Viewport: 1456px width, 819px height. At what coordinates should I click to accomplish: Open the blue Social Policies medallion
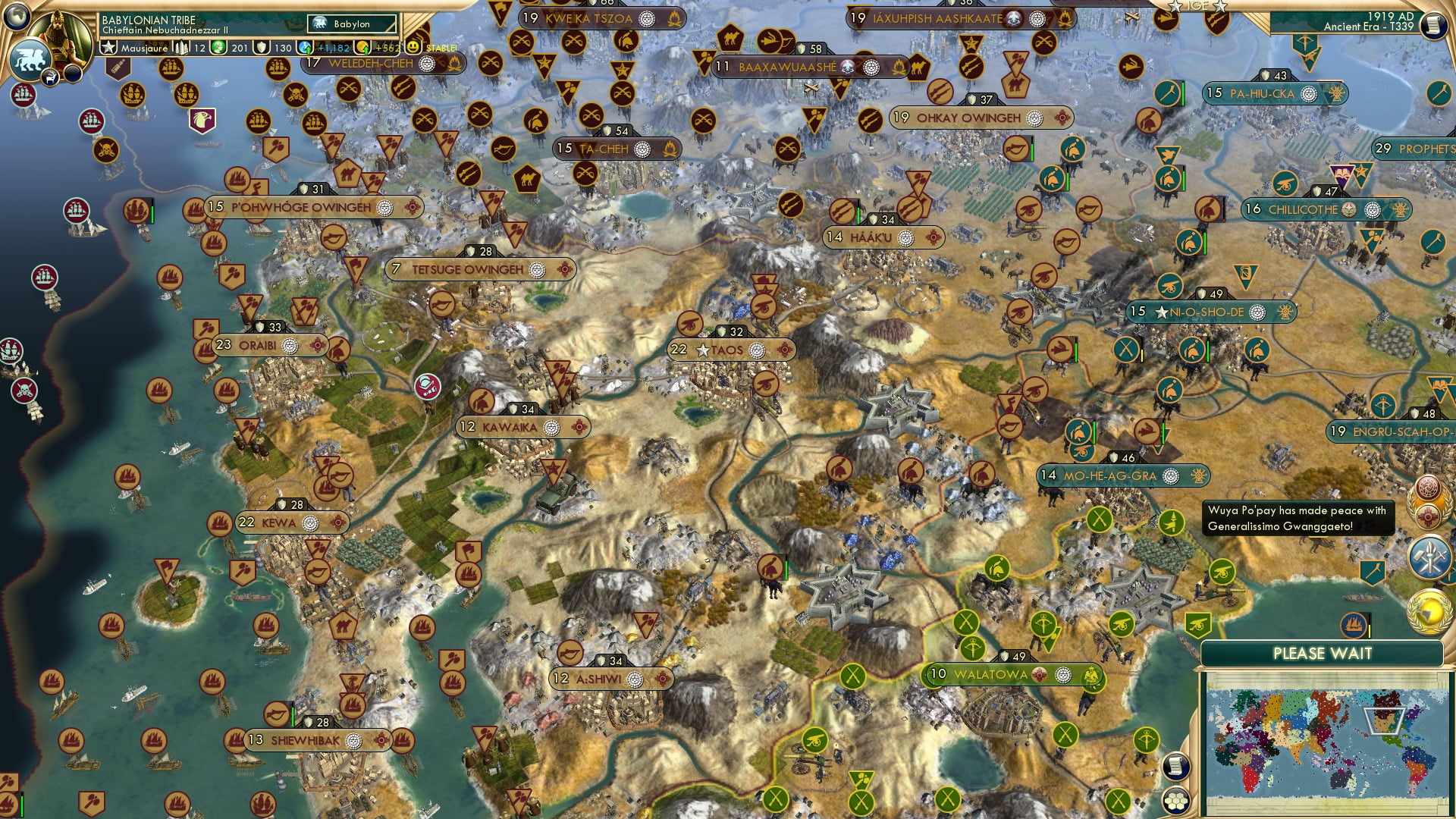click(x=1430, y=556)
